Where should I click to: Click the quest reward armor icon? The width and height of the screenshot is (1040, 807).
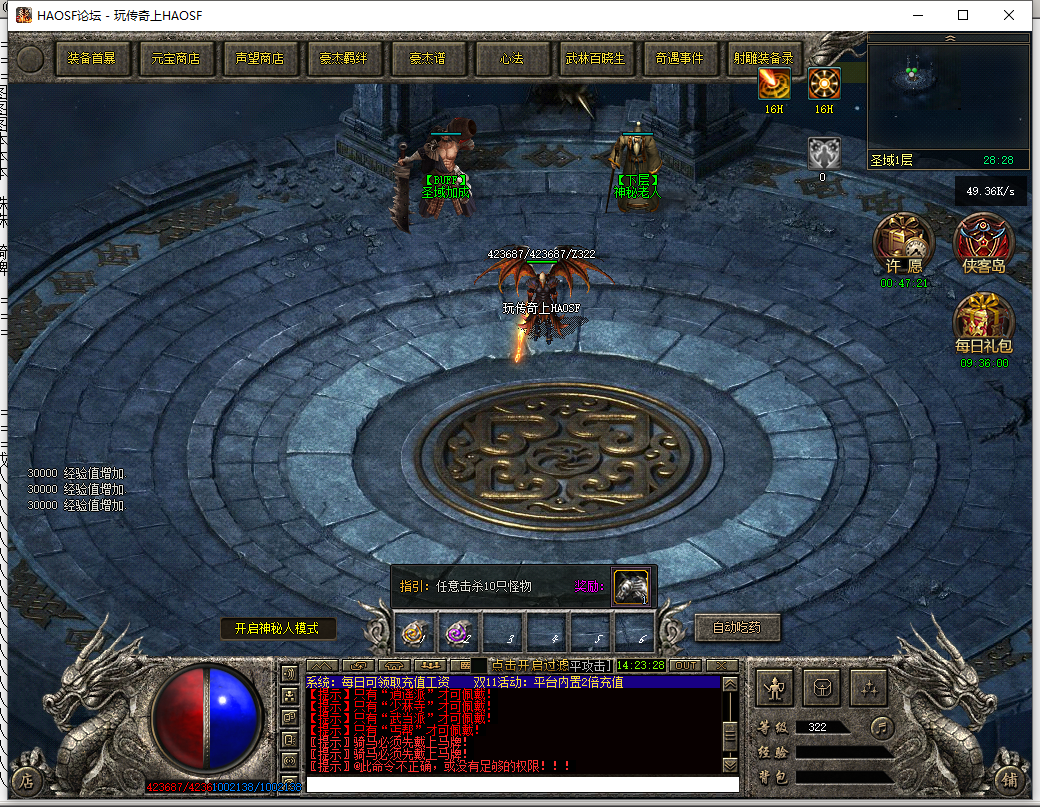tap(632, 587)
